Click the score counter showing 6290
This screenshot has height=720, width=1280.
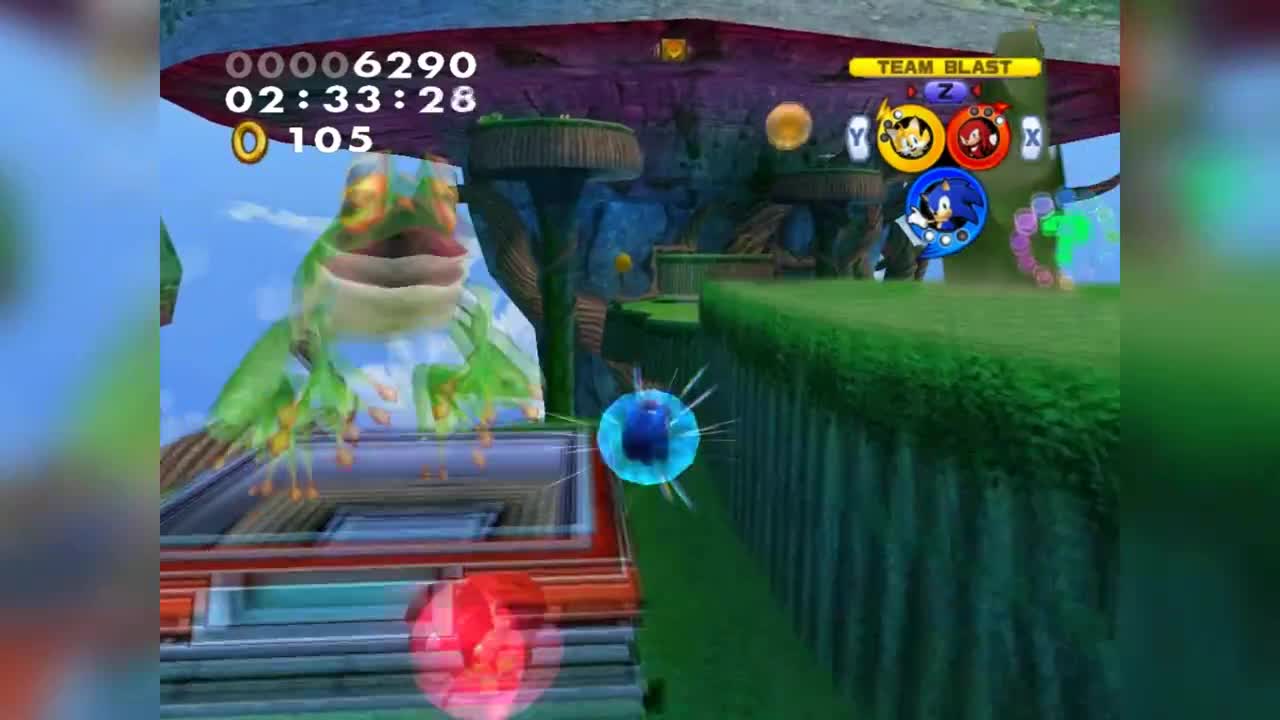(x=349, y=65)
